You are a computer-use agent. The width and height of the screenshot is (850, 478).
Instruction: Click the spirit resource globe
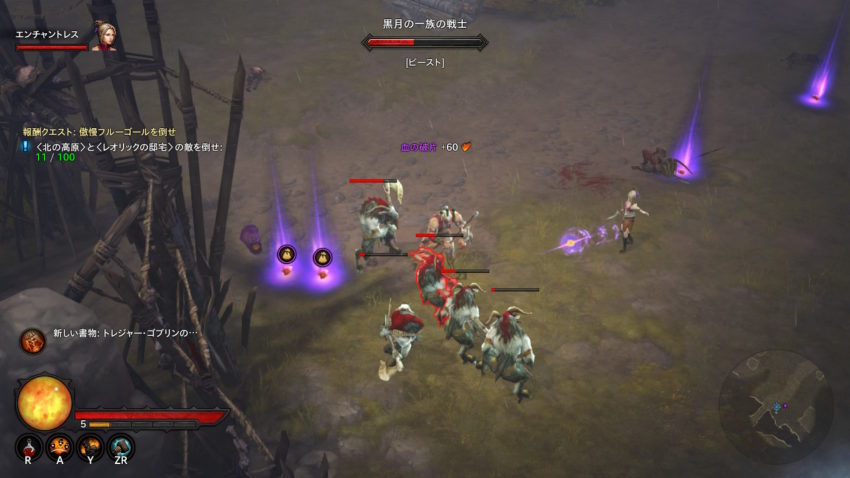[44, 401]
